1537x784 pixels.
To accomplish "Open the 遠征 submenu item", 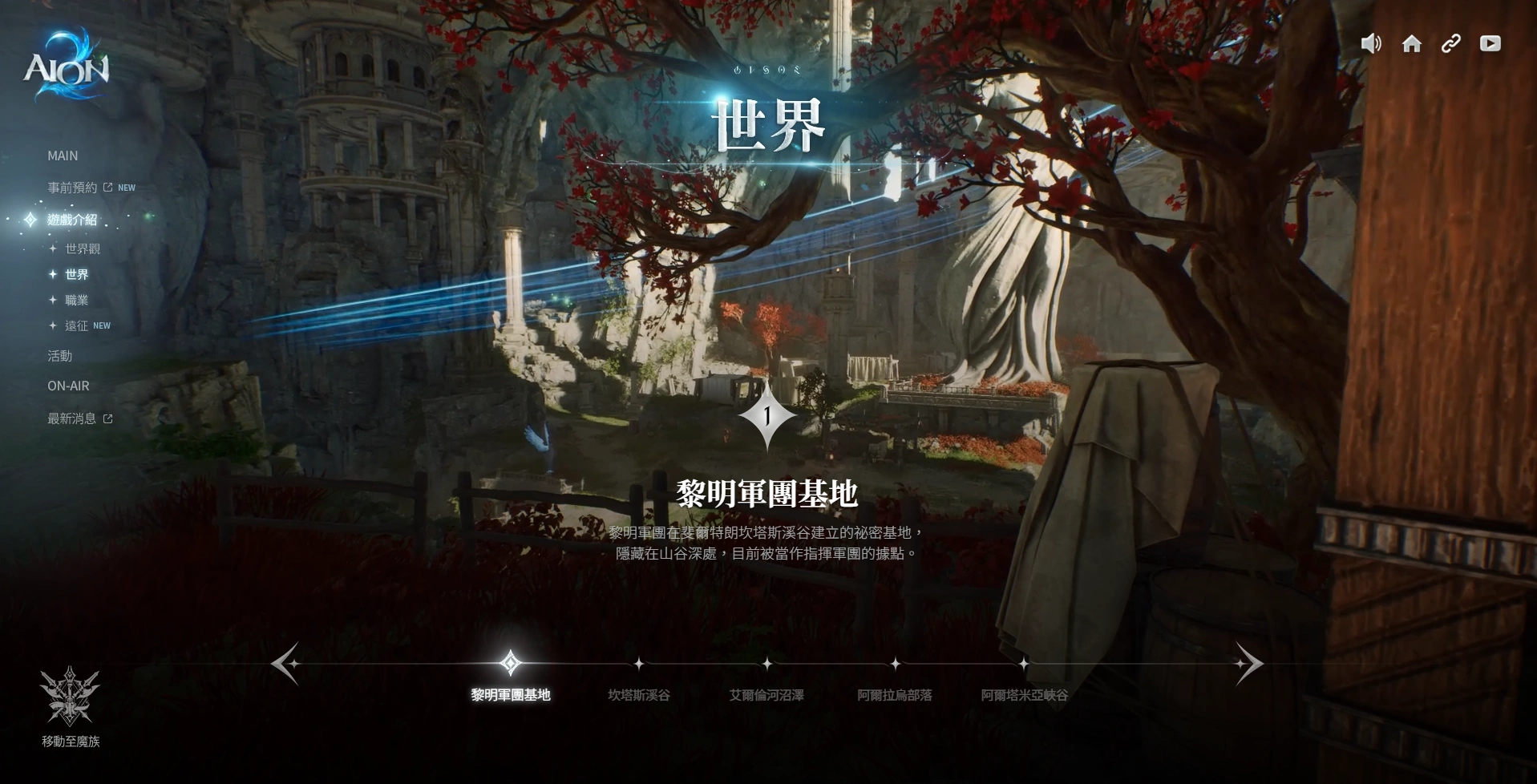I will click(x=77, y=326).
